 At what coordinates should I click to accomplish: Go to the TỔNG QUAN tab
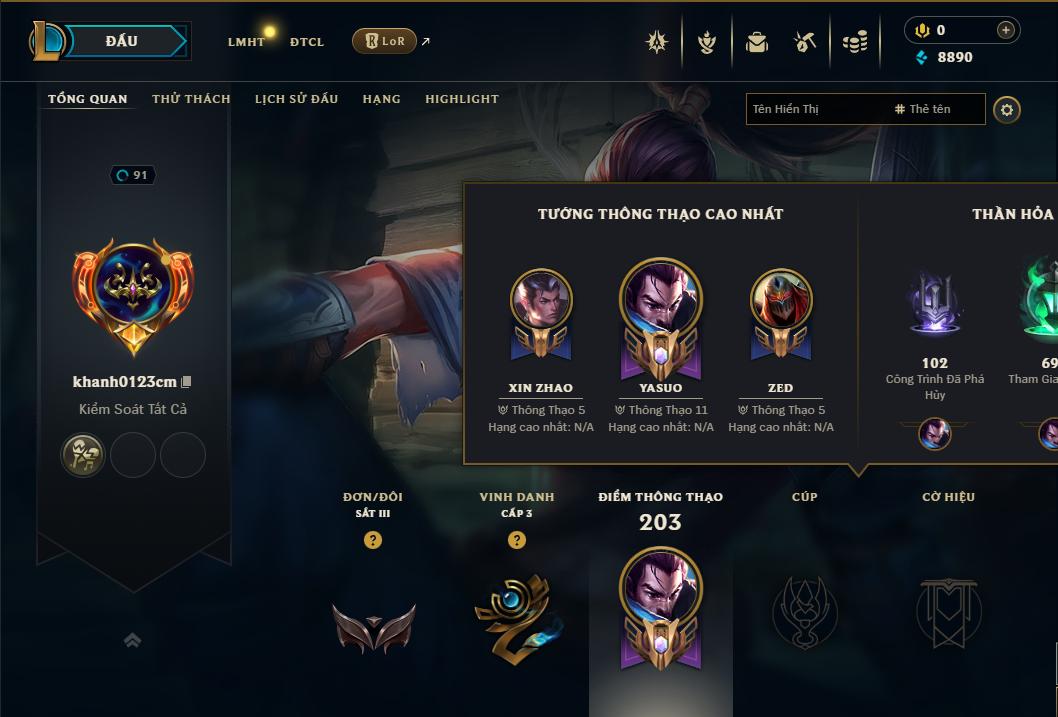coord(88,99)
